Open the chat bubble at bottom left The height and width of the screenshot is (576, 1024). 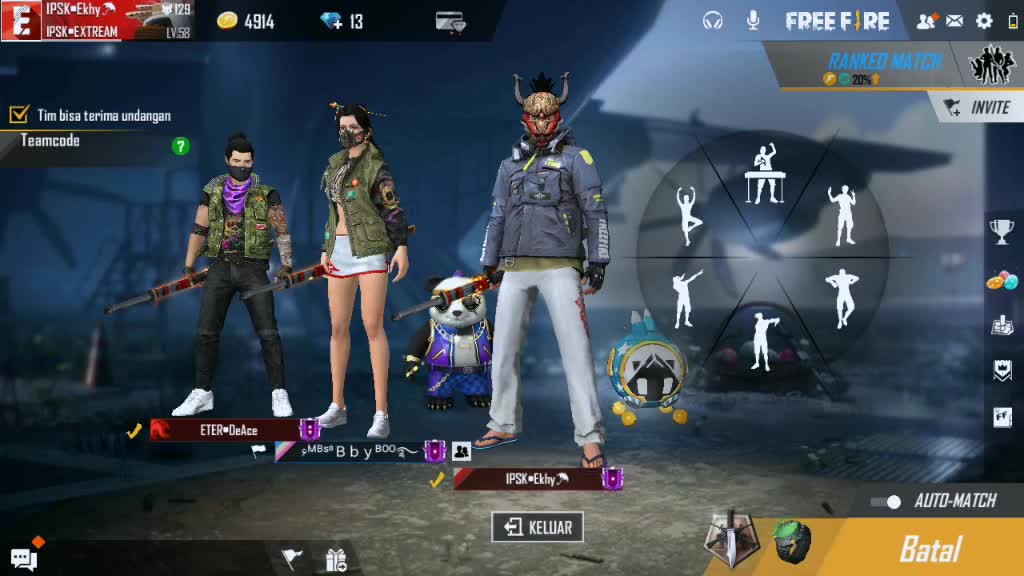[24, 559]
